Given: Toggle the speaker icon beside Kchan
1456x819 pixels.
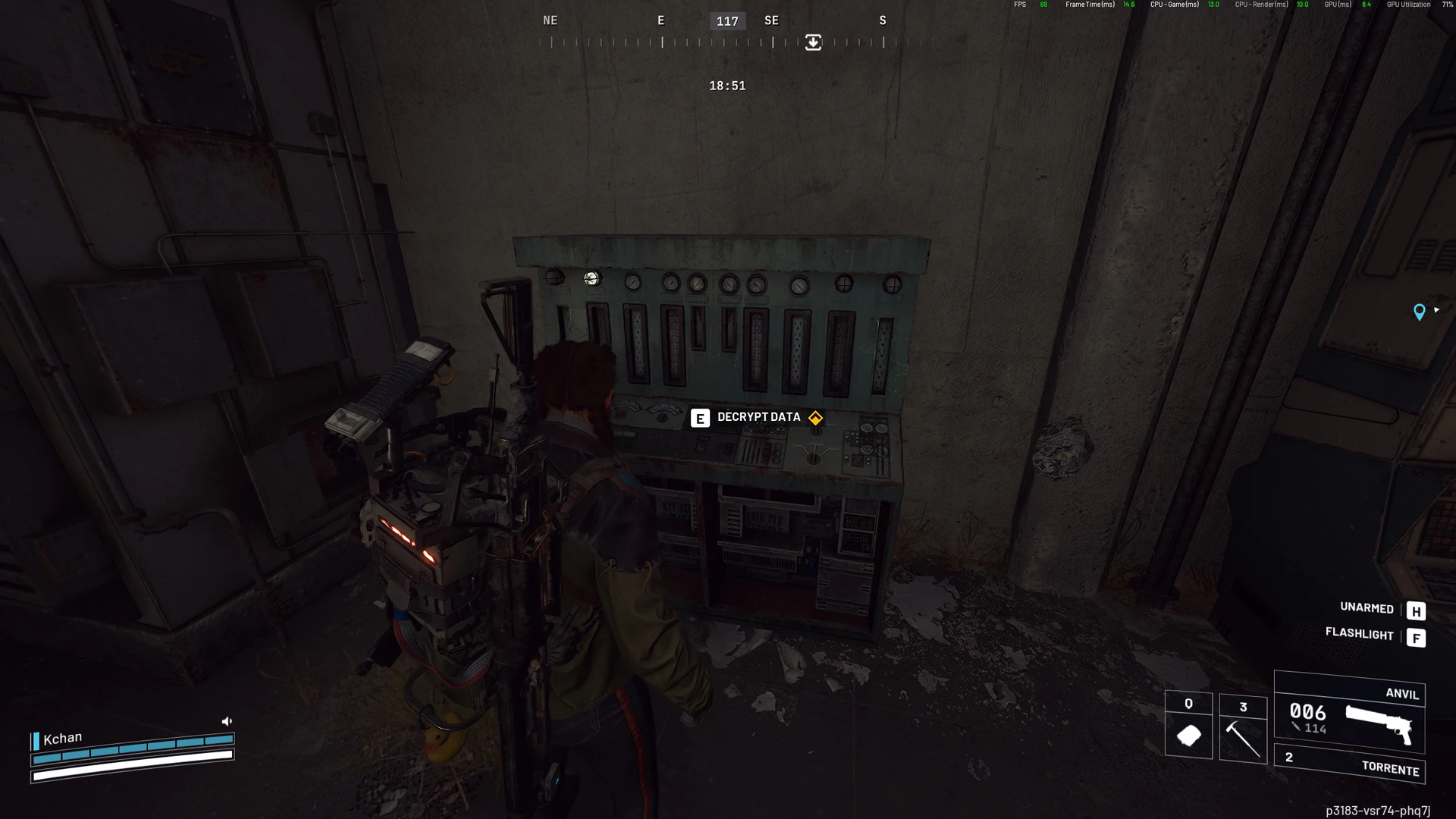Looking at the screenshot, I should click(227, 721).
